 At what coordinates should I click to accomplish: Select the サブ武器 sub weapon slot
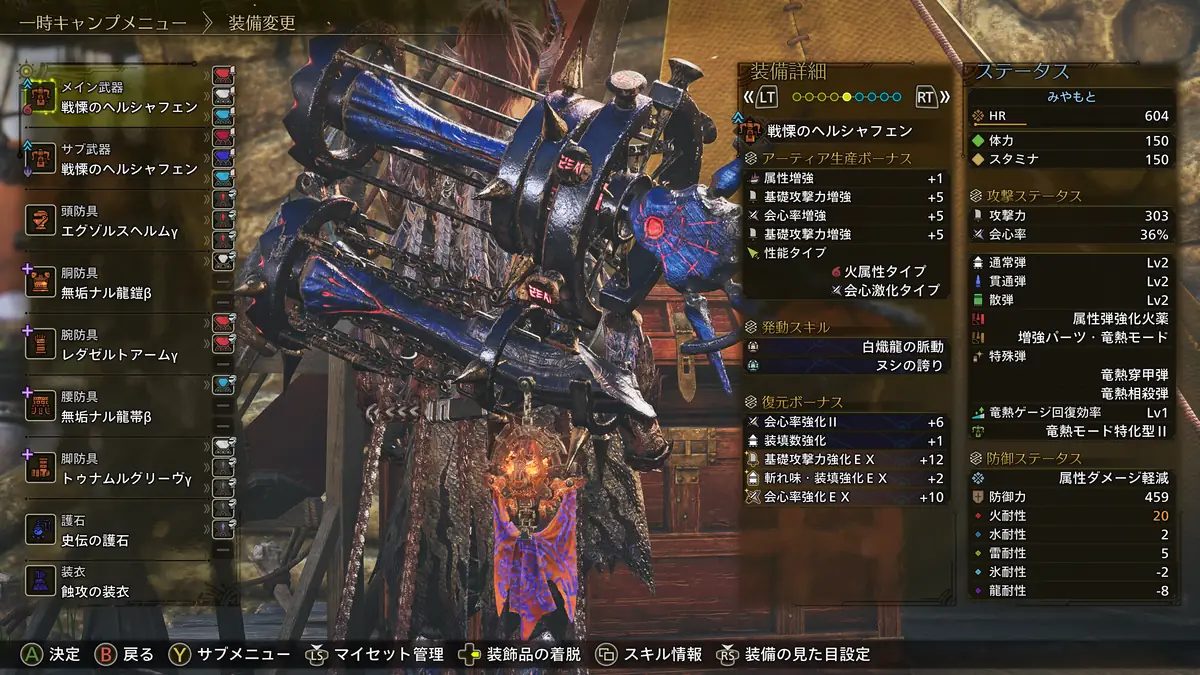(x=115, y=160)
